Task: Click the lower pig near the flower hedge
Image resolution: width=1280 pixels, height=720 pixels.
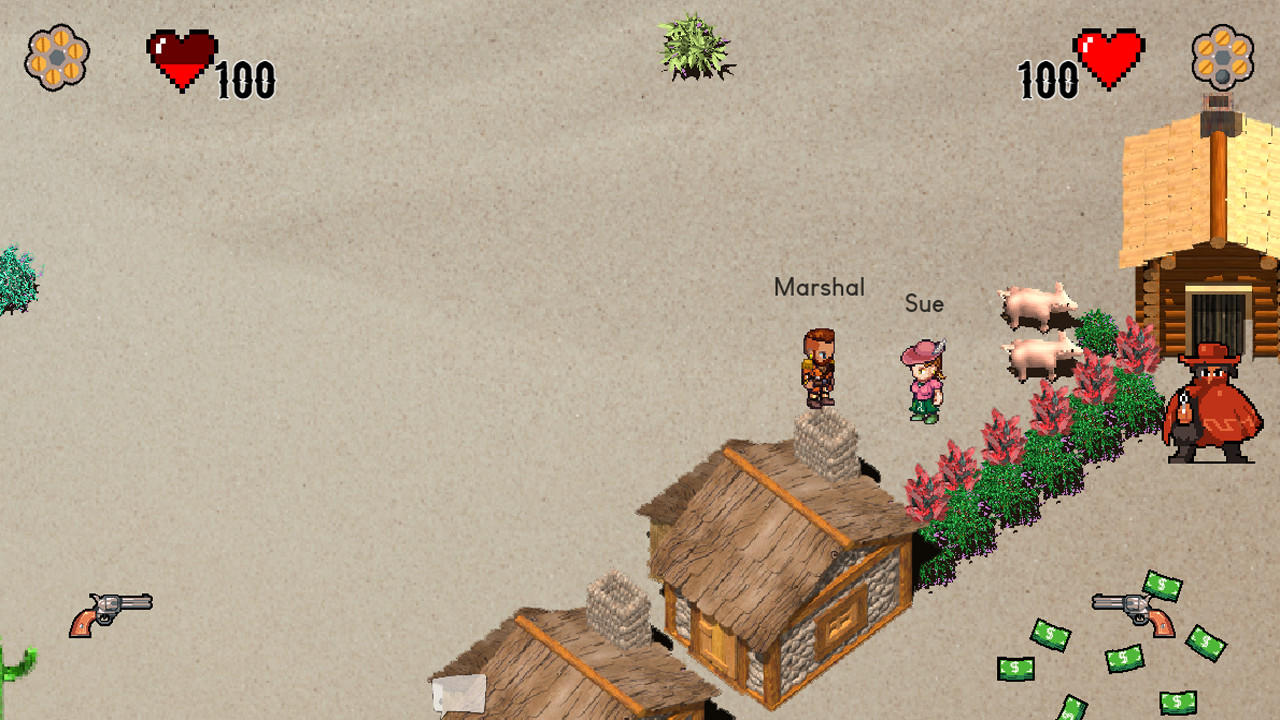Action: point(1040,360)
